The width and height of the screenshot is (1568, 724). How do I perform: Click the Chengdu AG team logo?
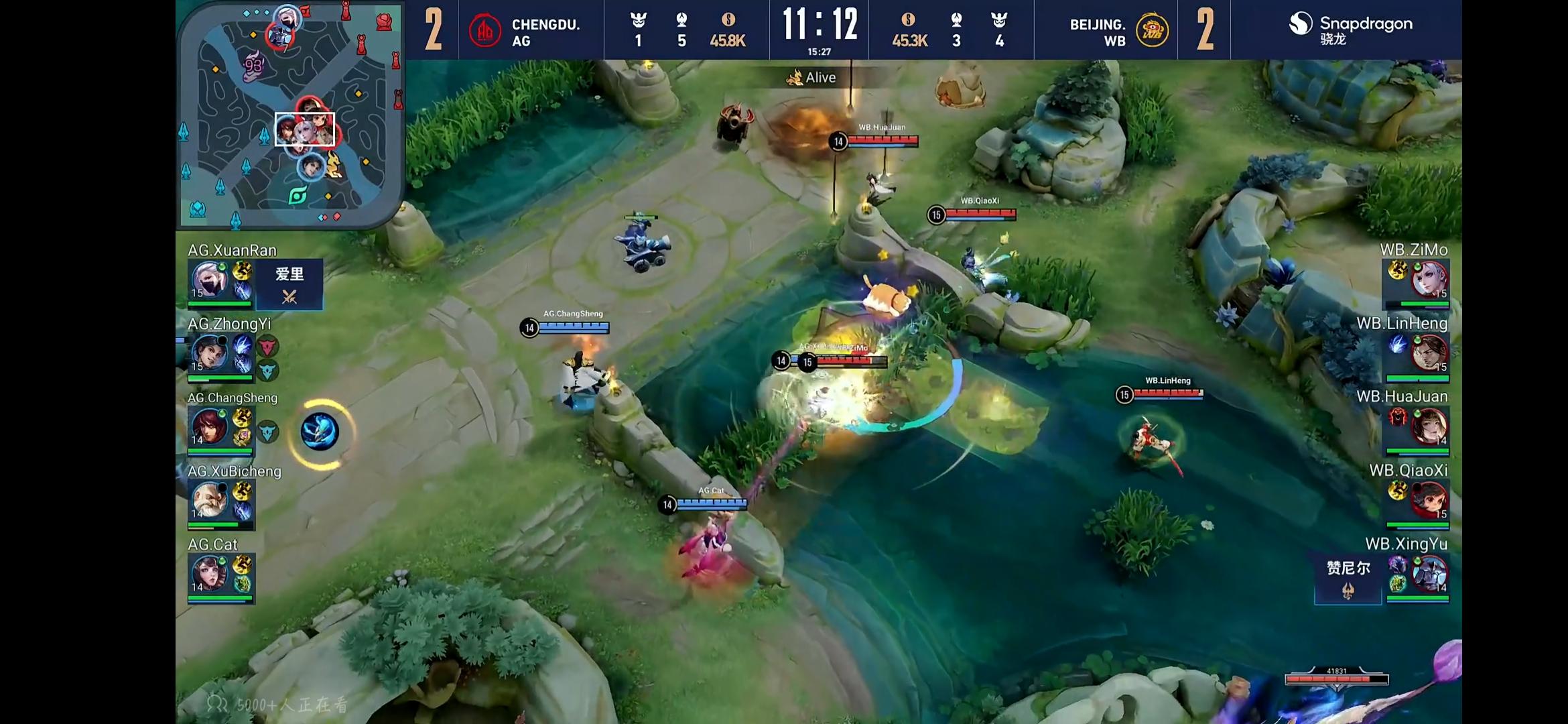pyautogui.click(x=485, y=31)
